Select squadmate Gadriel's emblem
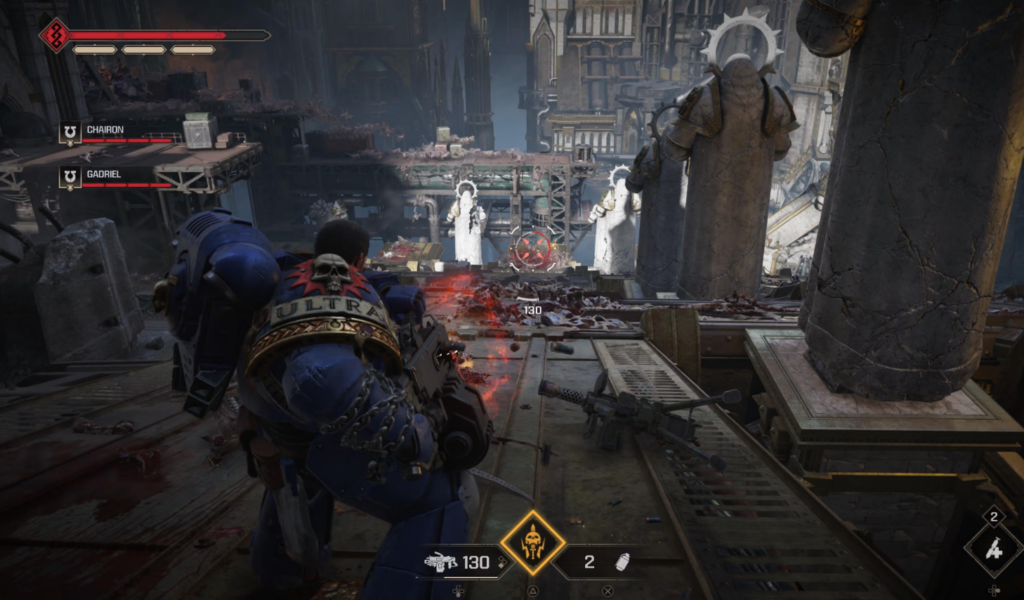 click(x=70, y=178)
